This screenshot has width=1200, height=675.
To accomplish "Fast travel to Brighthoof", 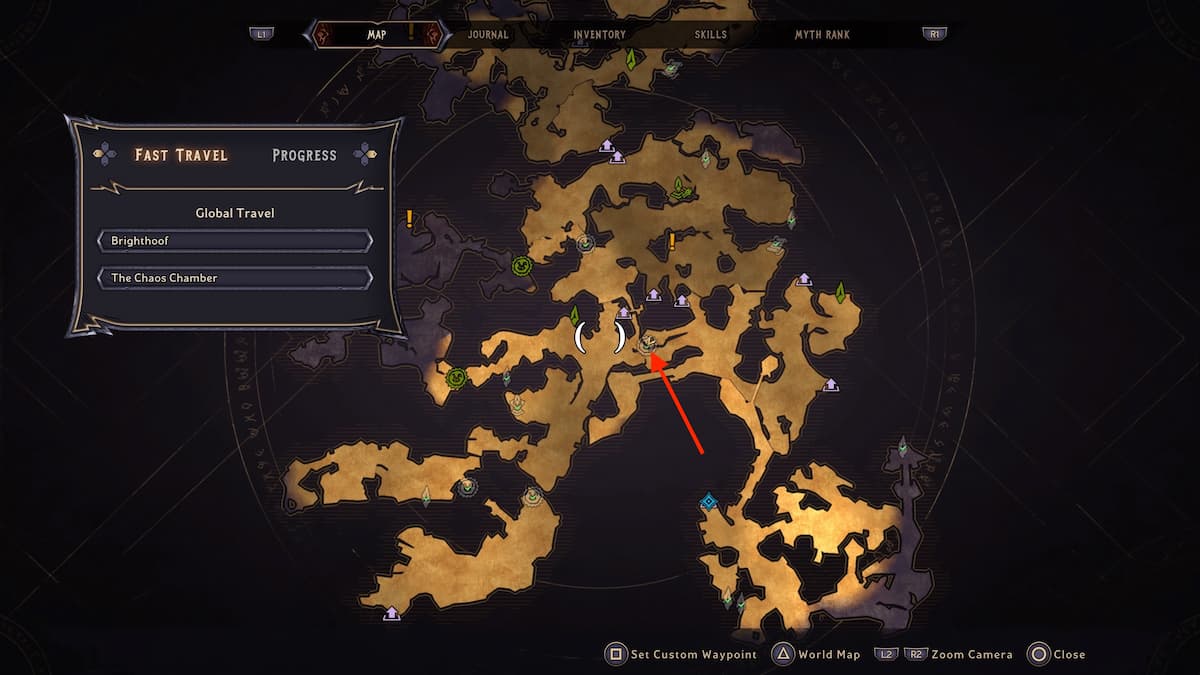I will [235, 241].
